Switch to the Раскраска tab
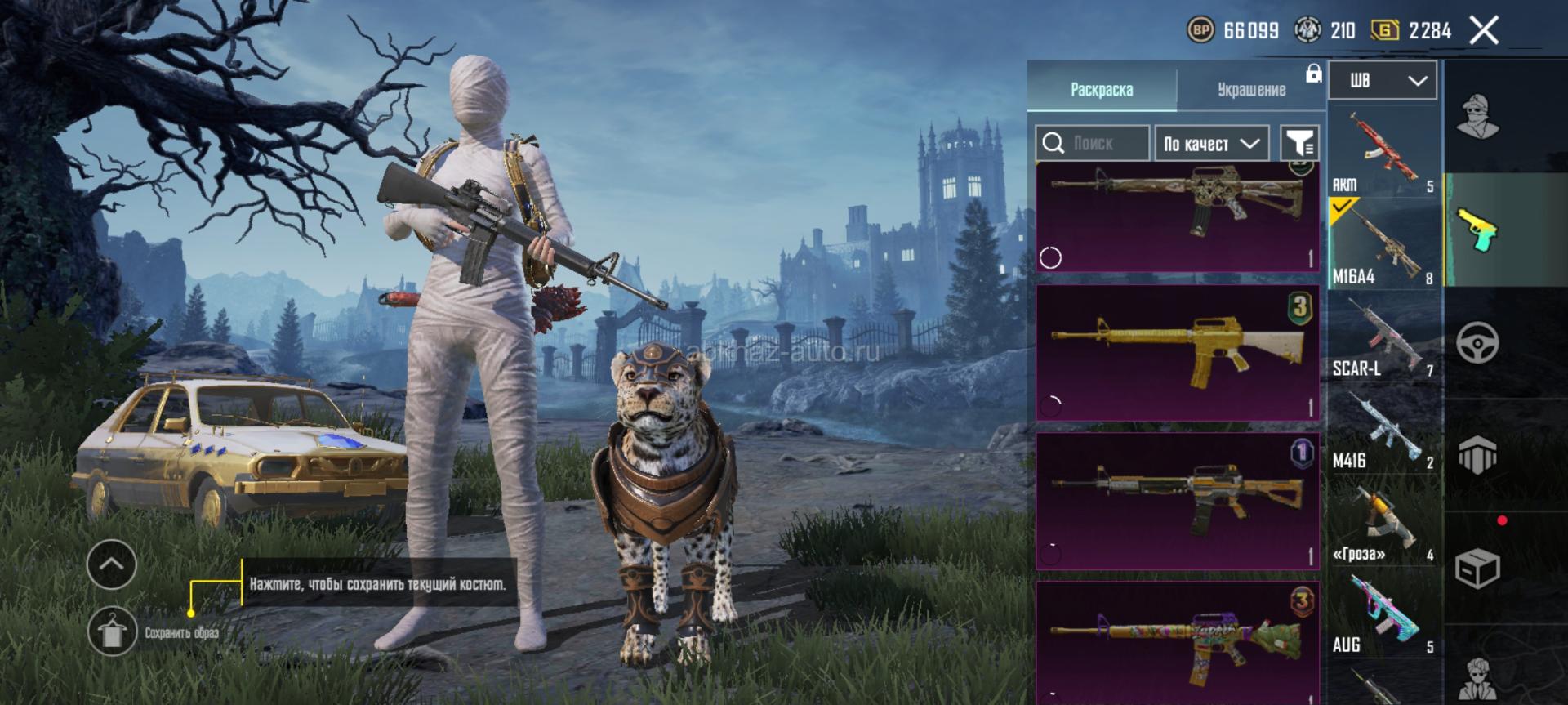Screen dimensions: 1568x705 click(1101, 89)
